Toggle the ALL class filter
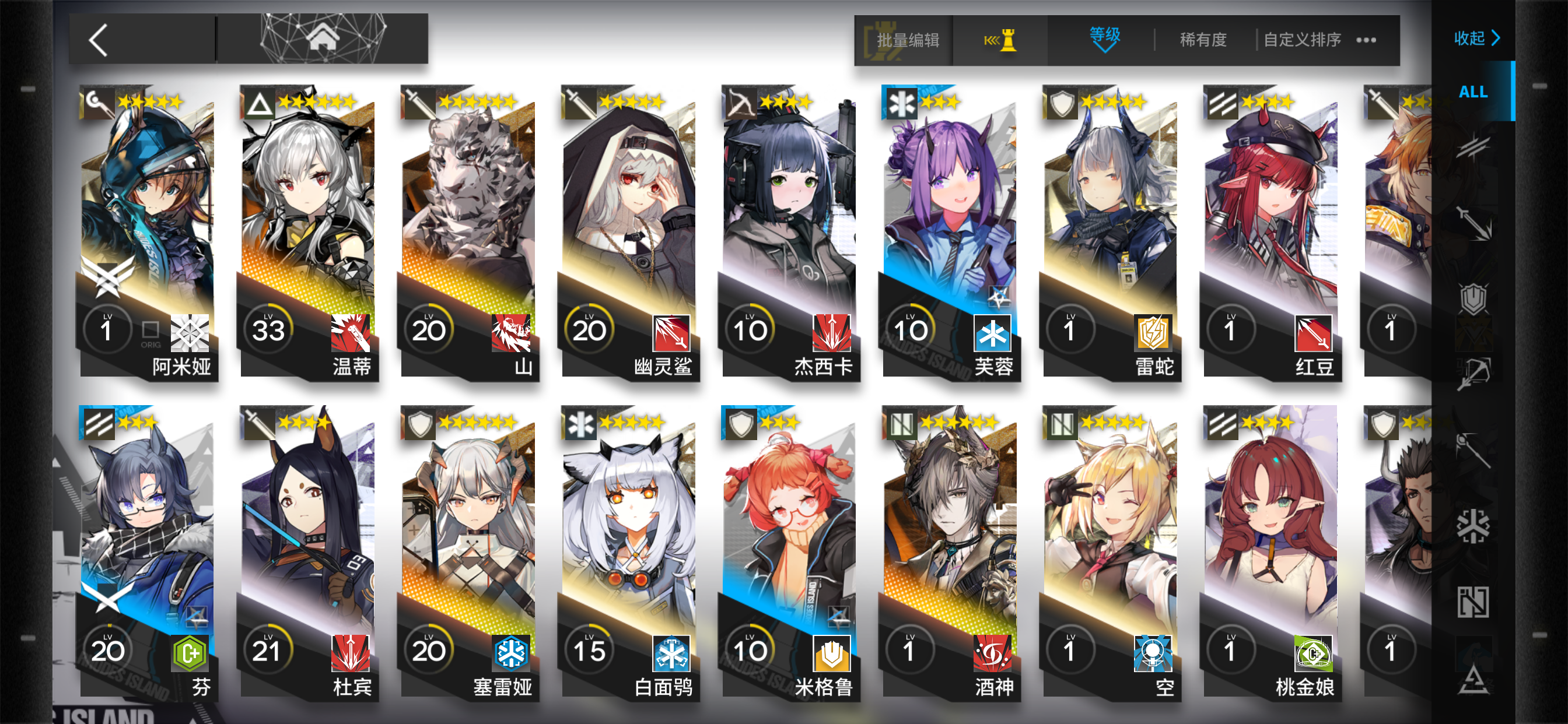The height and width of the screenshot is (724, 1568). pos(1472,92)
